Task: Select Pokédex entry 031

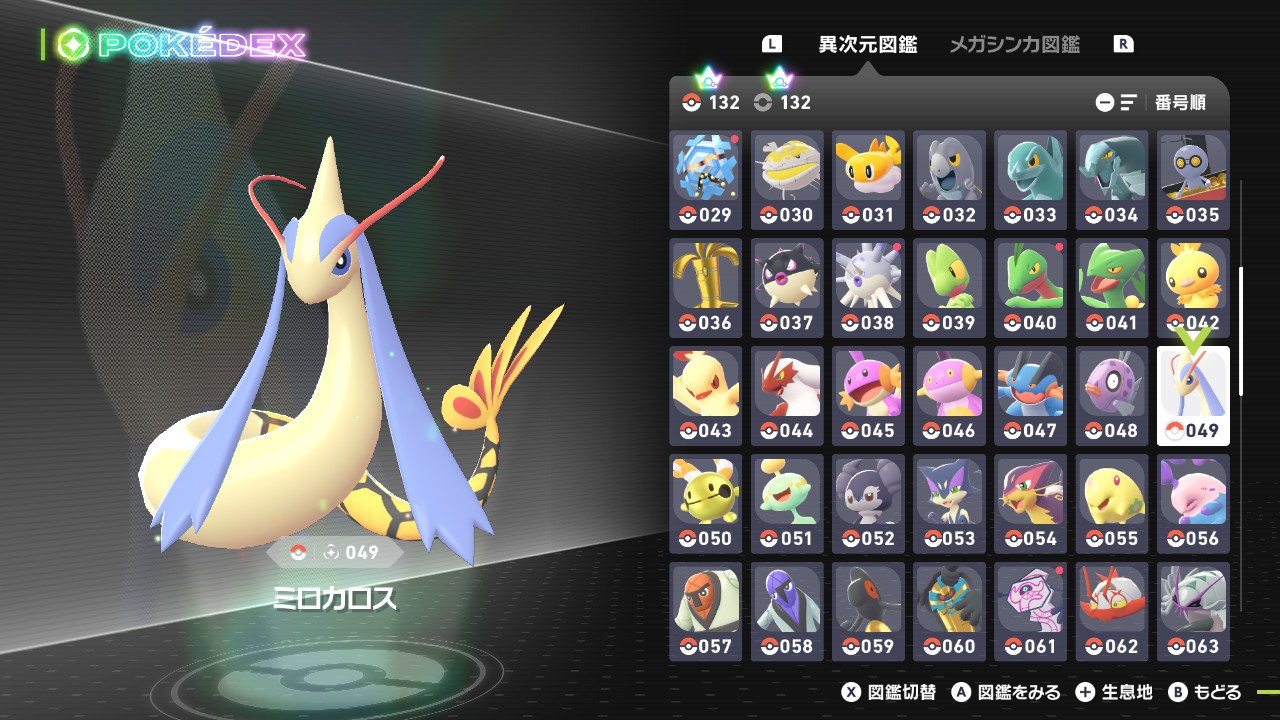Action: [x=868, y=180]
